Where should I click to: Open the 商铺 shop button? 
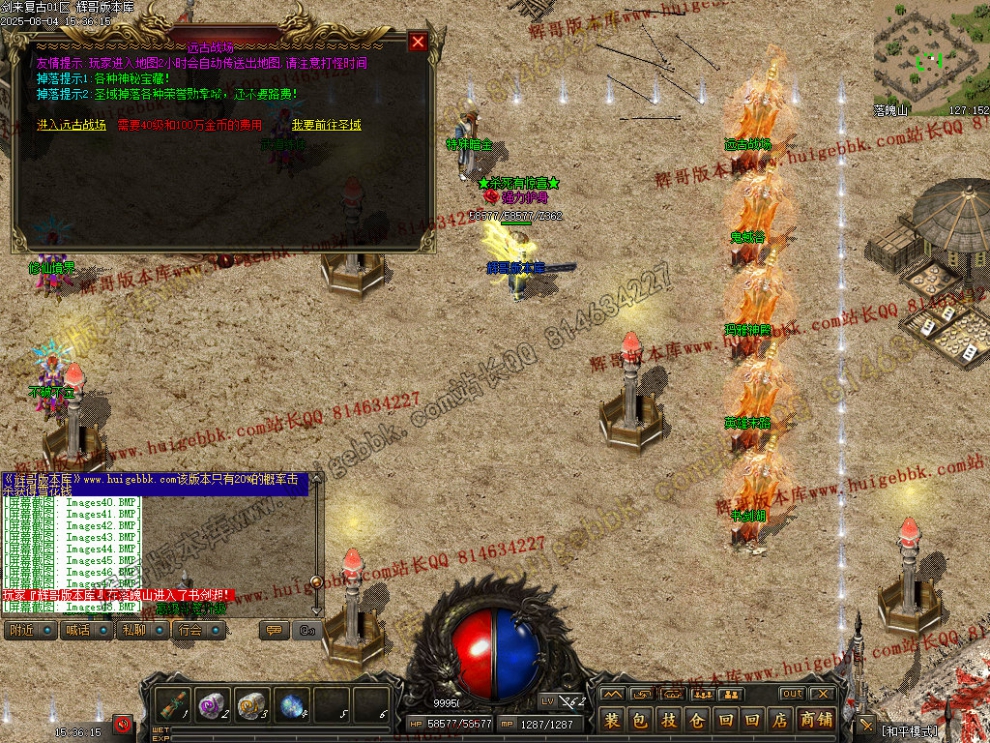point(815,720)
